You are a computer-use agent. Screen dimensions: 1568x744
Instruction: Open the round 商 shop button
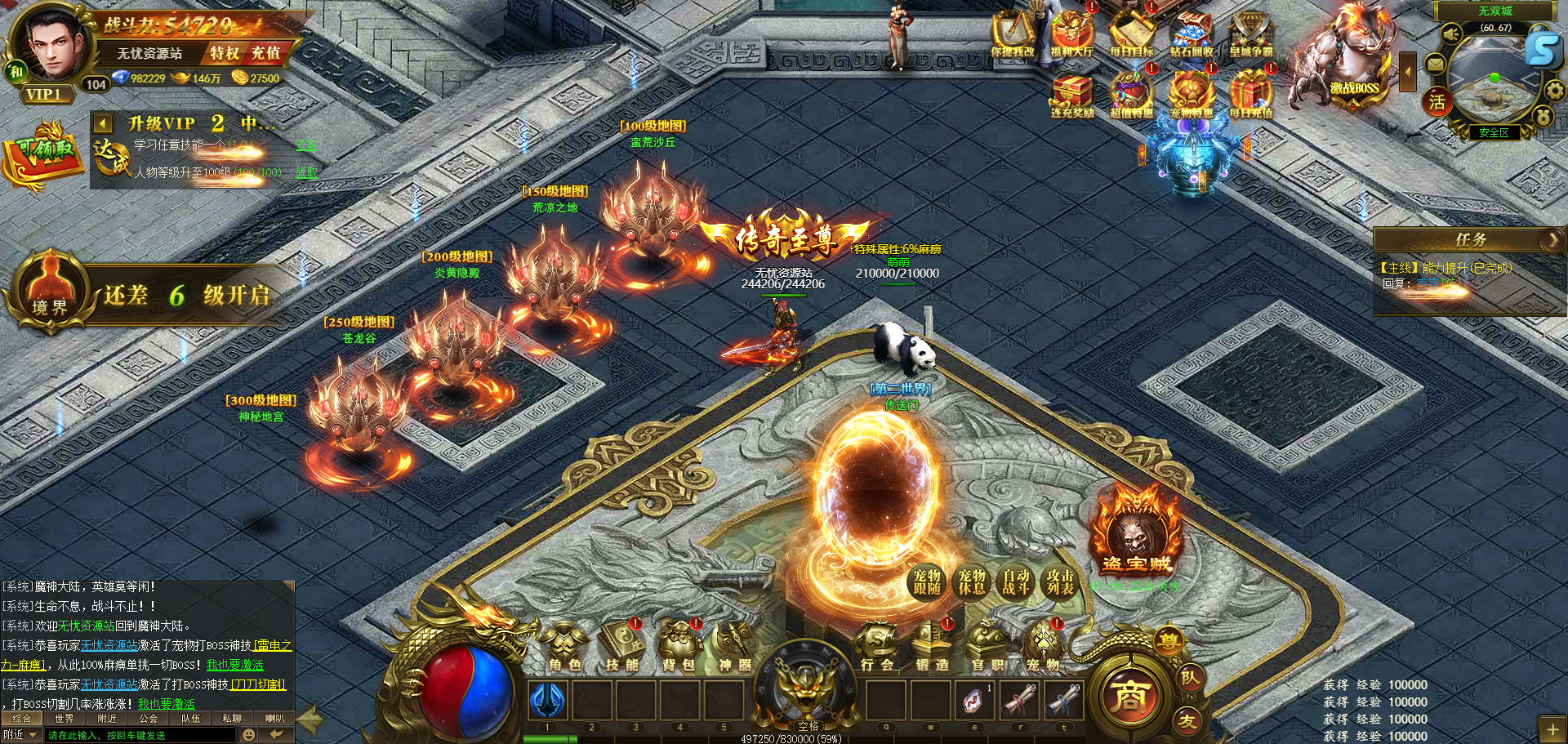click(x=1129, y=696)
